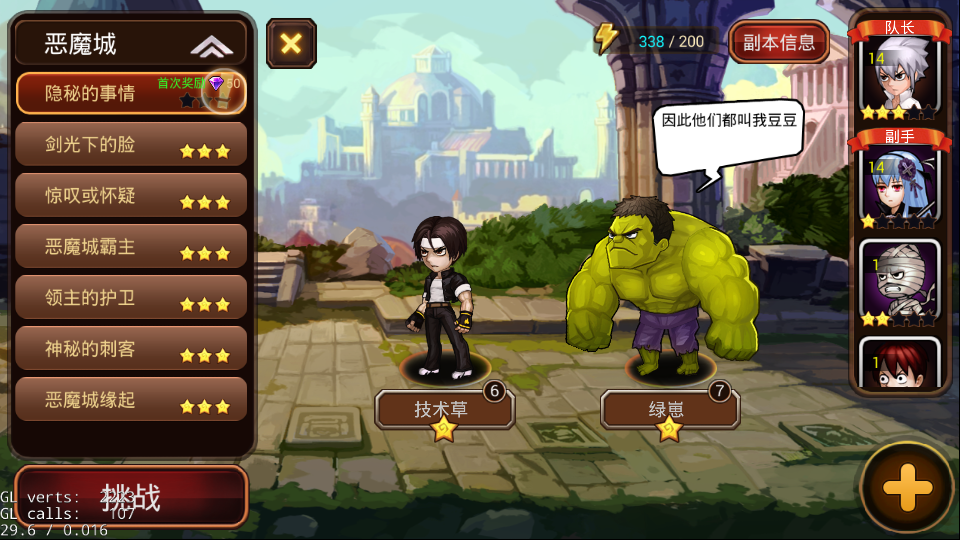The width and height of the screenshot is (960, 540).
Task: Open the 惊叹或怀疑 stage
Action: (x=131, y=196)
